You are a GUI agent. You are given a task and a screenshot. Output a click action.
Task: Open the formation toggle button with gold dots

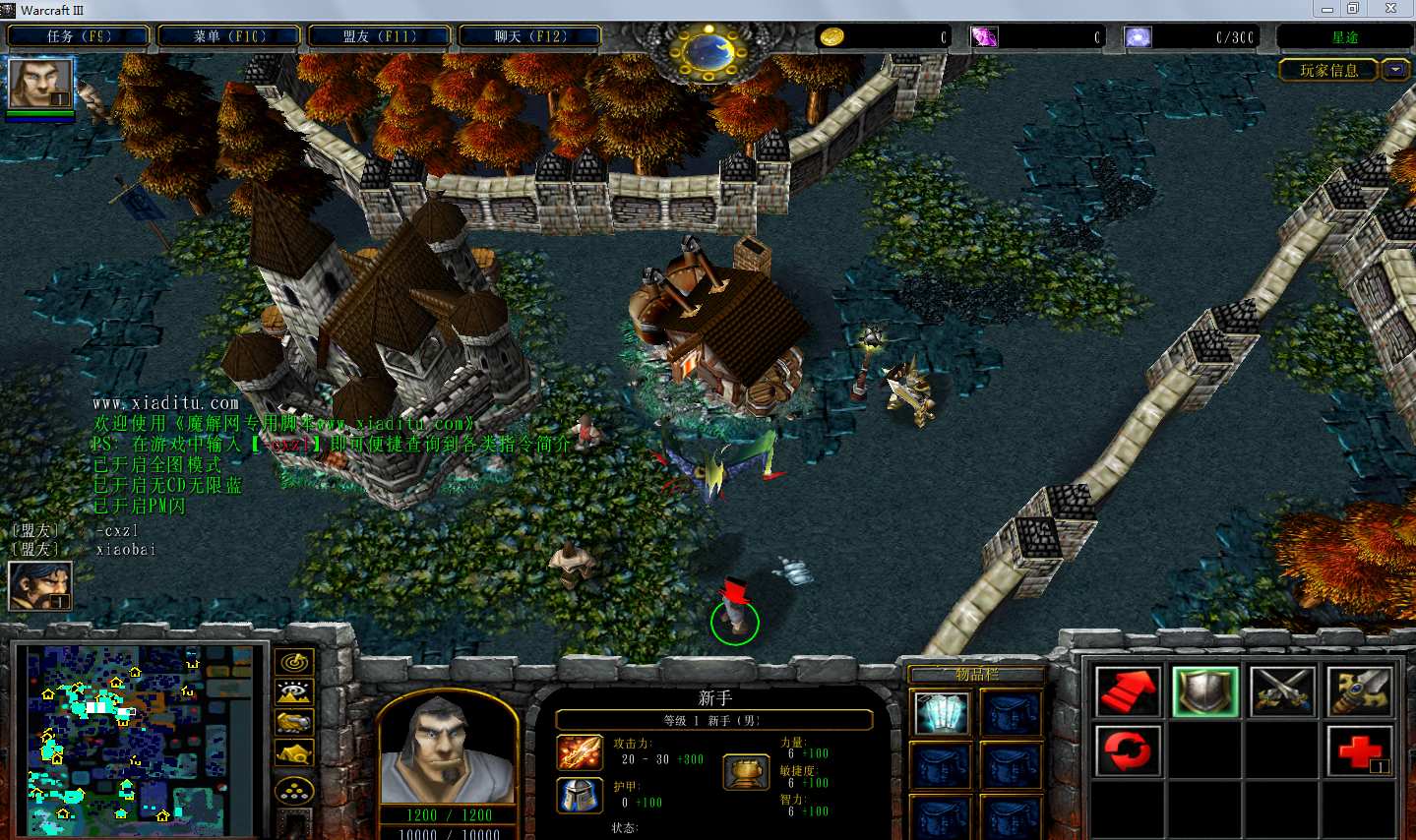(294, 790)
